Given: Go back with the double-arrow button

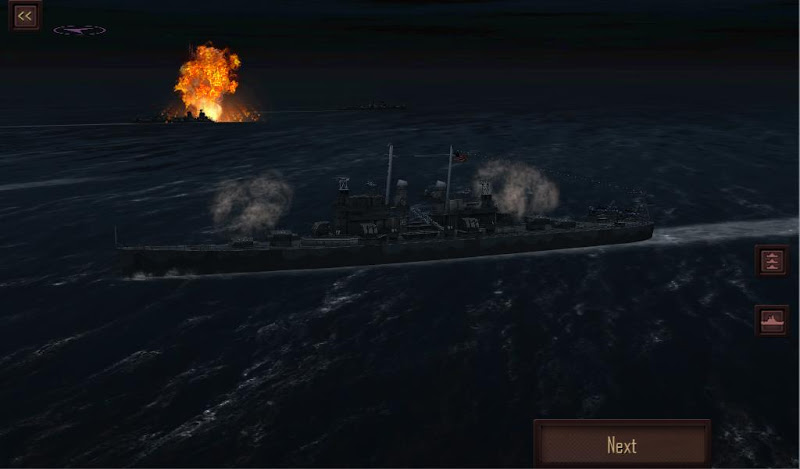Looking at the screenshot, I should [x=25, y=15].
